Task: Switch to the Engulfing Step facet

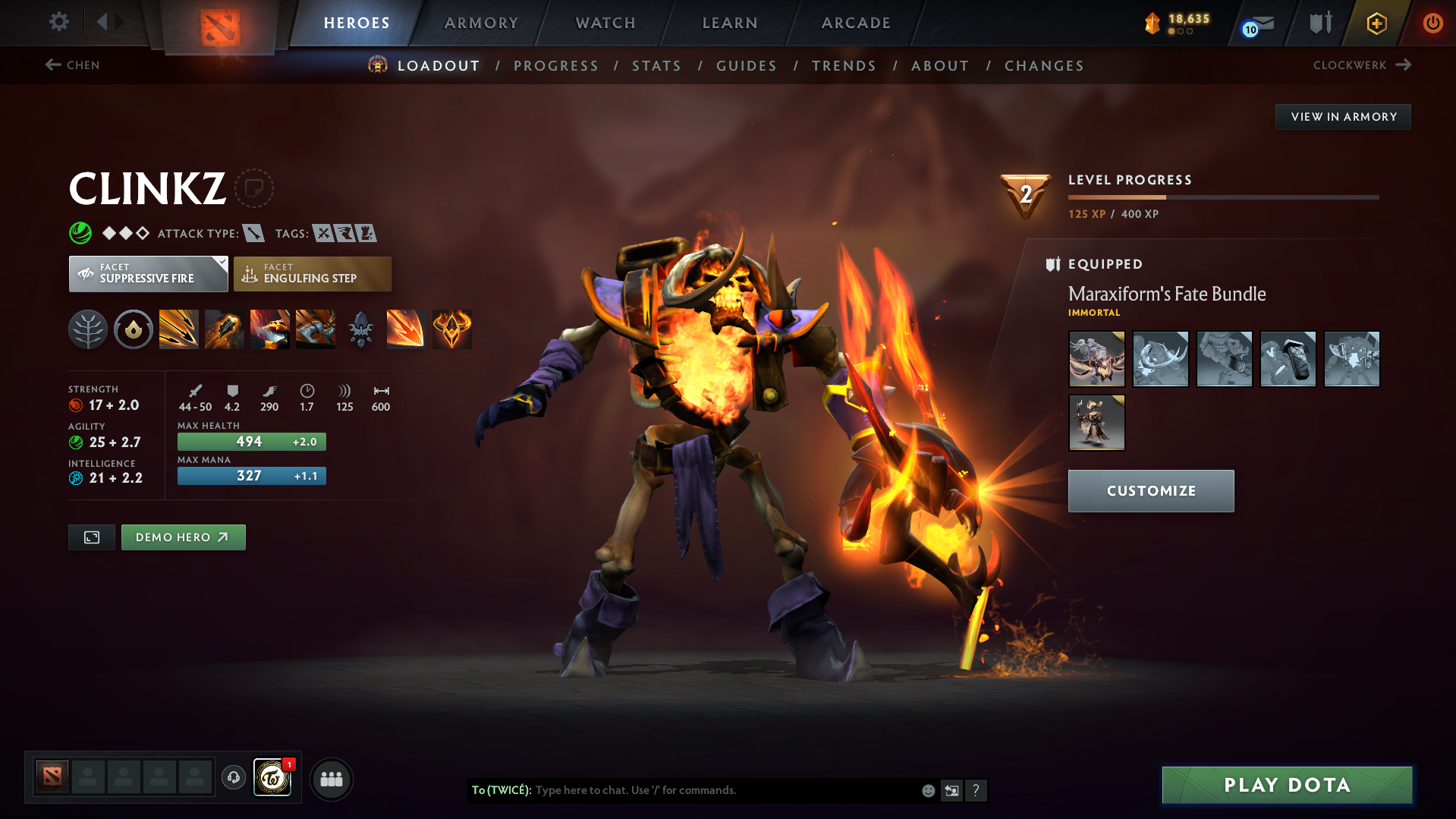Action: [x=312, y=273]
